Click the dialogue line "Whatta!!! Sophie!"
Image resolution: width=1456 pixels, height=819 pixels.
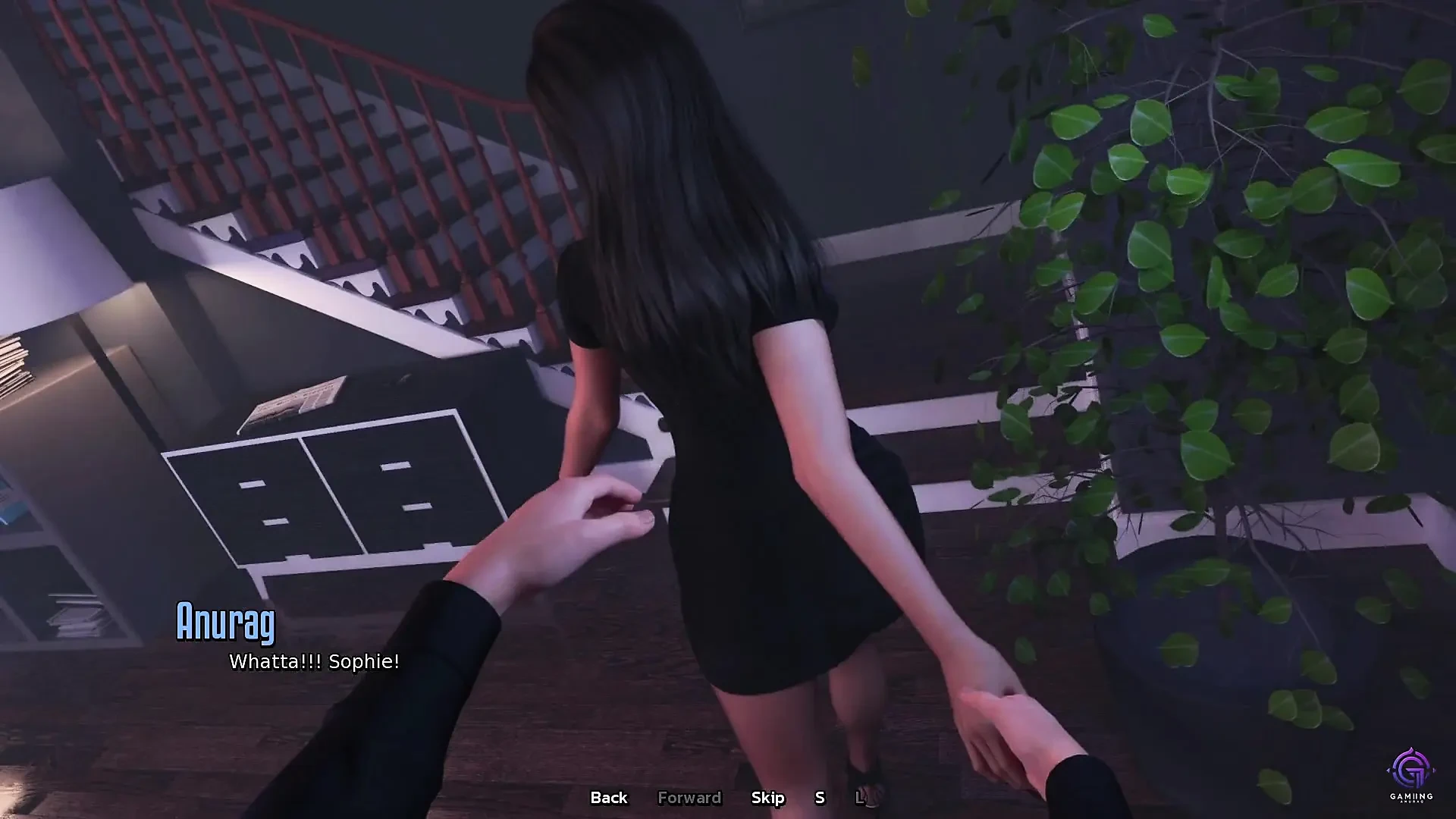coord(313,662)
